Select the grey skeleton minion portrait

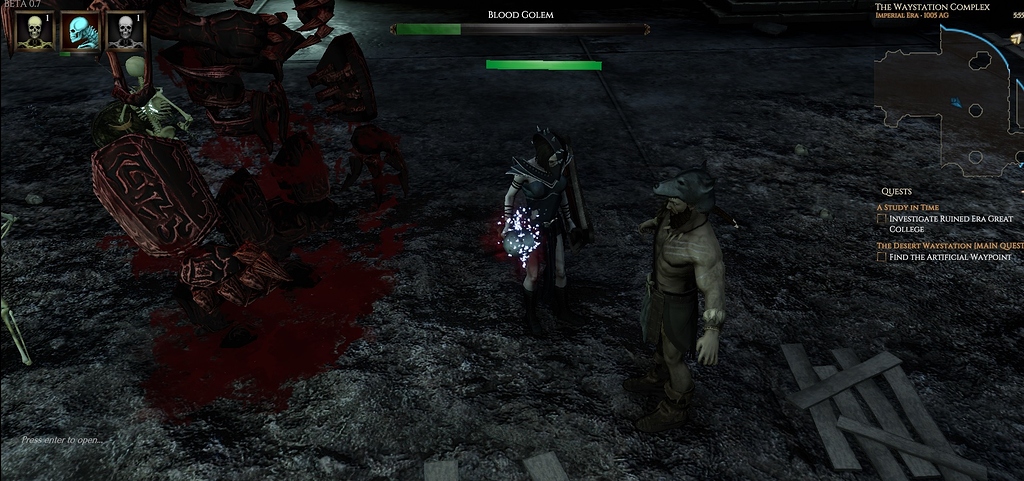click(126, 31)
